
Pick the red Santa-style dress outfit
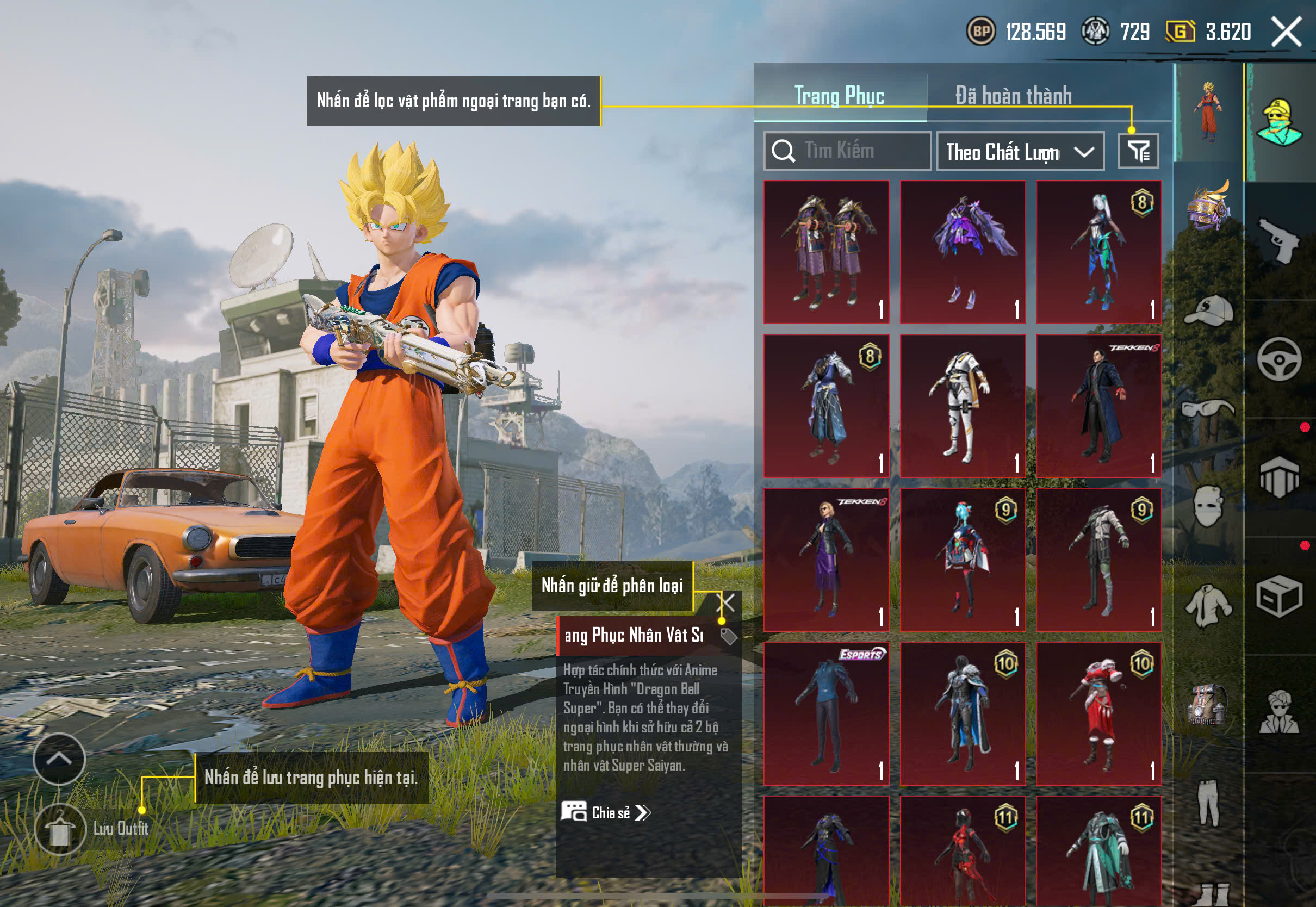[x=1098, y=714]
